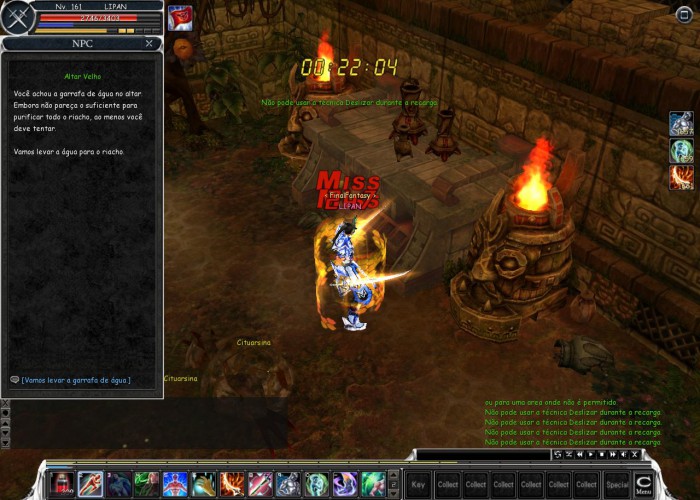Choose "Vamos levar a garrafa de água" reply
Image resolution: width=700 pixels, height=500 pixels.
pyautogui.click(x=76, y=380)
